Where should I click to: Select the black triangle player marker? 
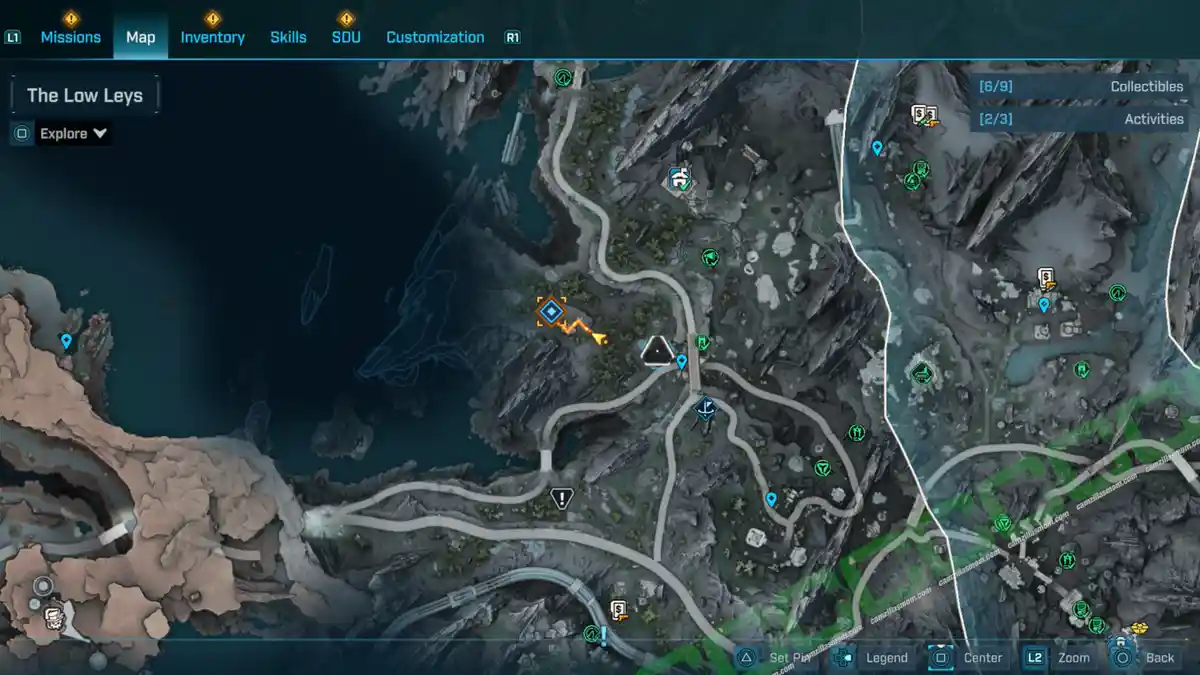(656, 349)
